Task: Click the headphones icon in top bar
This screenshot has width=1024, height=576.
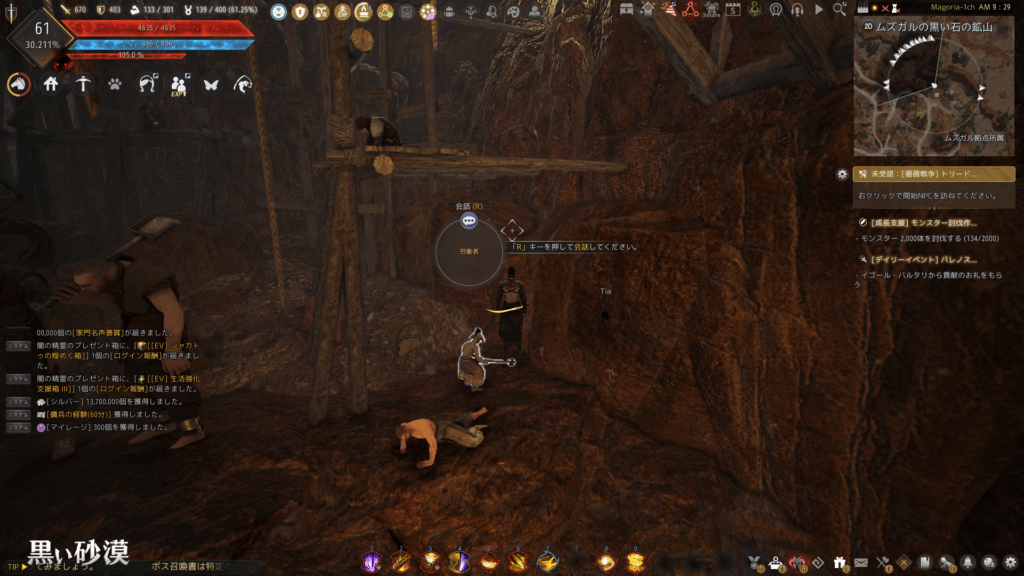Action: click(797, 9)
